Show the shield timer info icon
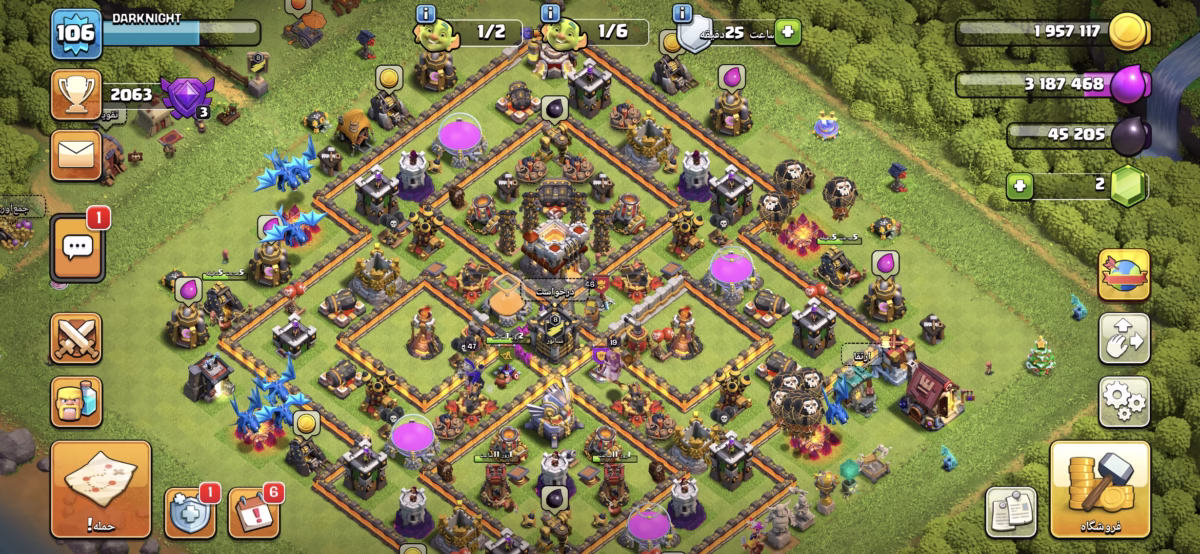This screenshot has width=1200, height=554. pos(683,14)
